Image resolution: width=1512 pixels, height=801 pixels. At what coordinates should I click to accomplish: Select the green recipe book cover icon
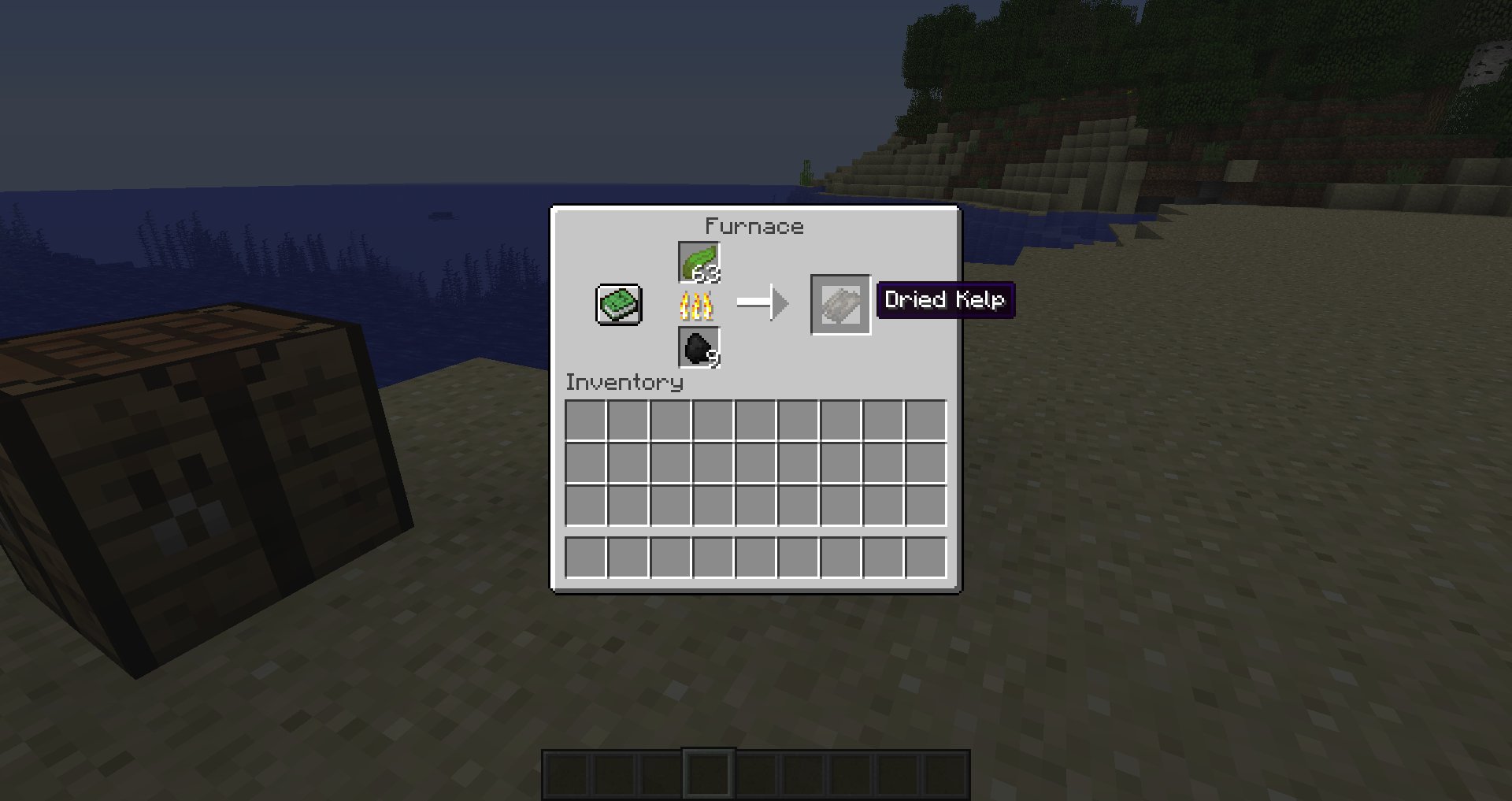(618, 305)
